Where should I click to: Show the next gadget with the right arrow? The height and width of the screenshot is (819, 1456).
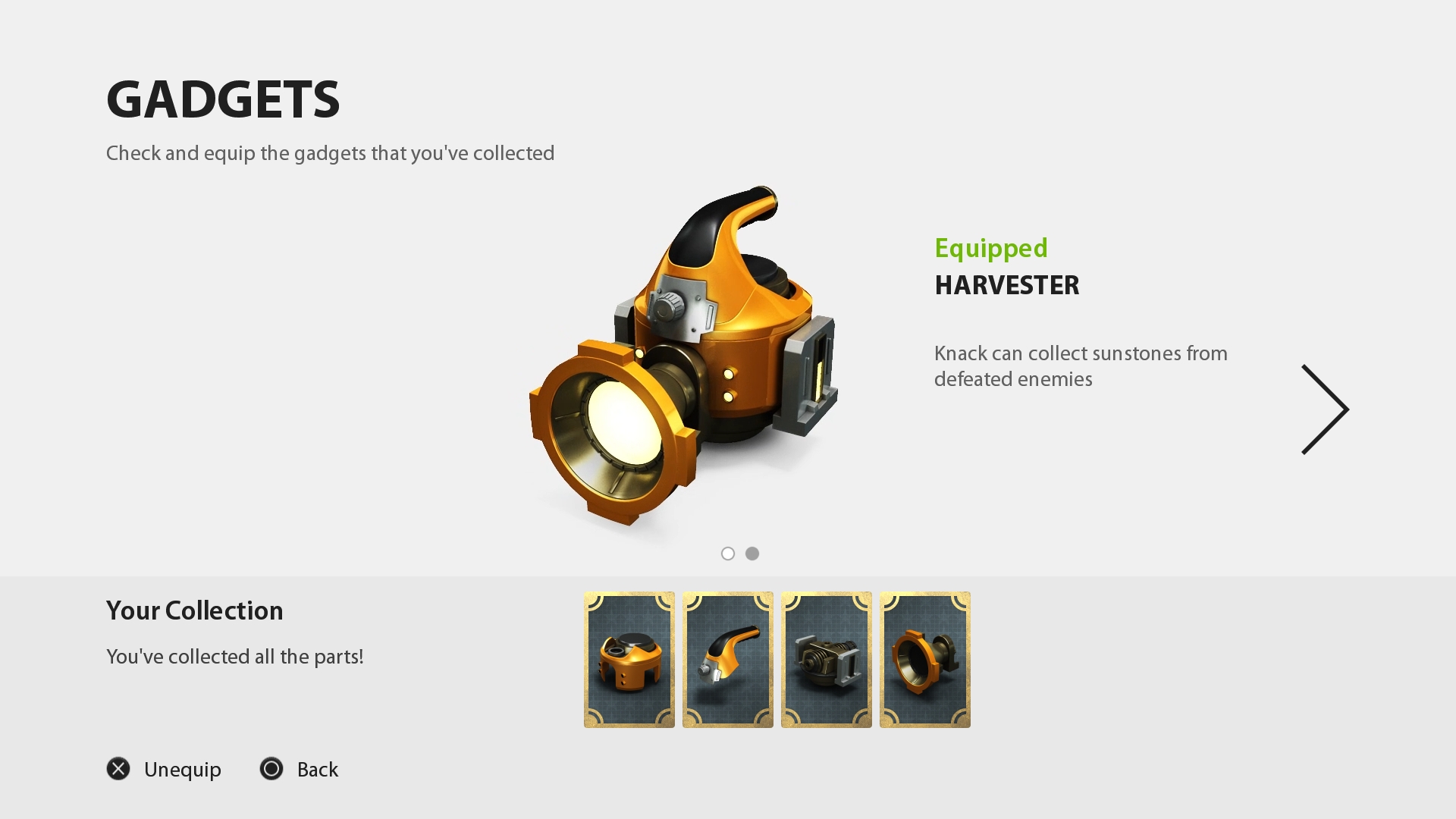(x=1325, y=409)
